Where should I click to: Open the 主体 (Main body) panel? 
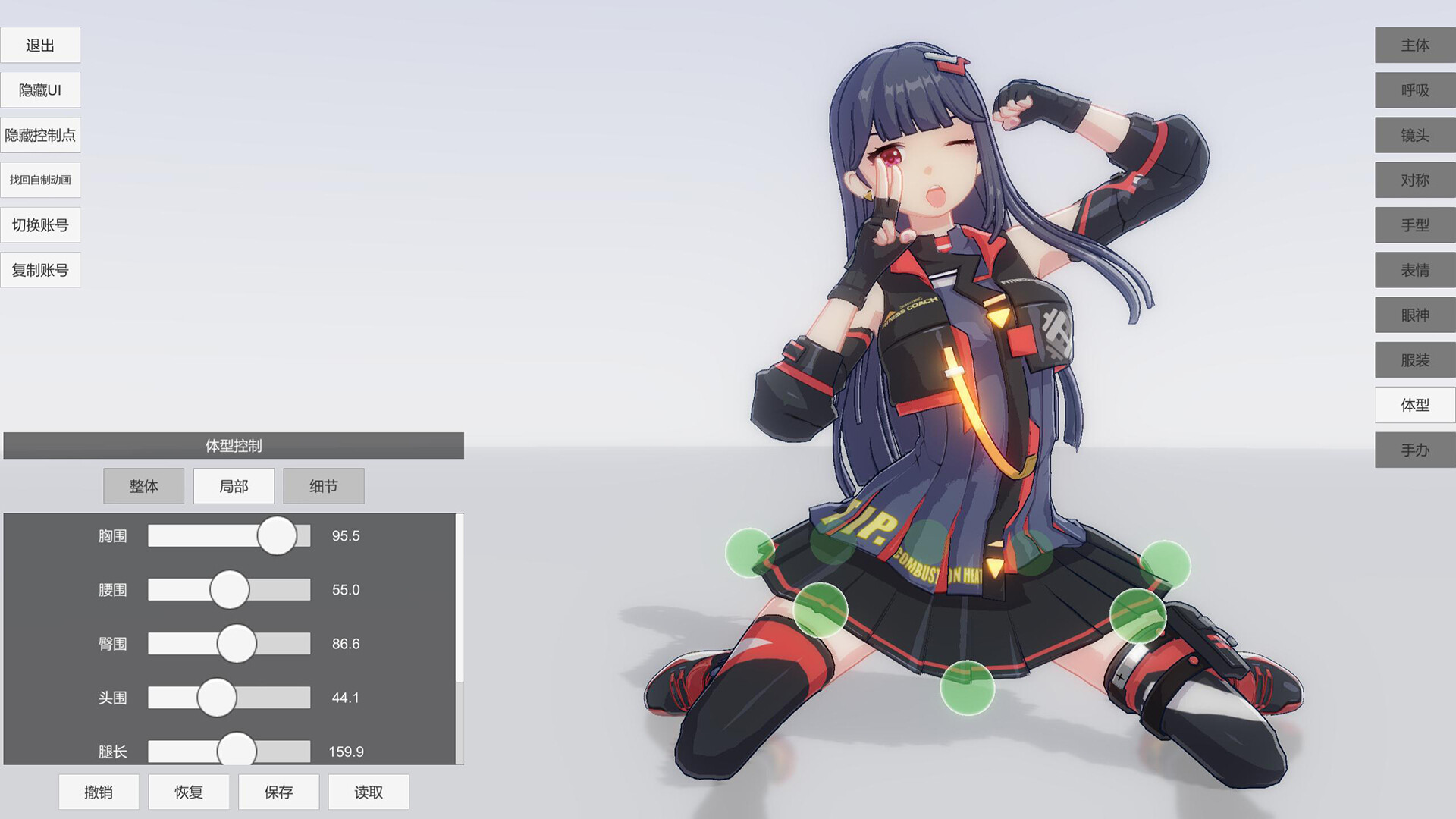[x=1414, y=45]
